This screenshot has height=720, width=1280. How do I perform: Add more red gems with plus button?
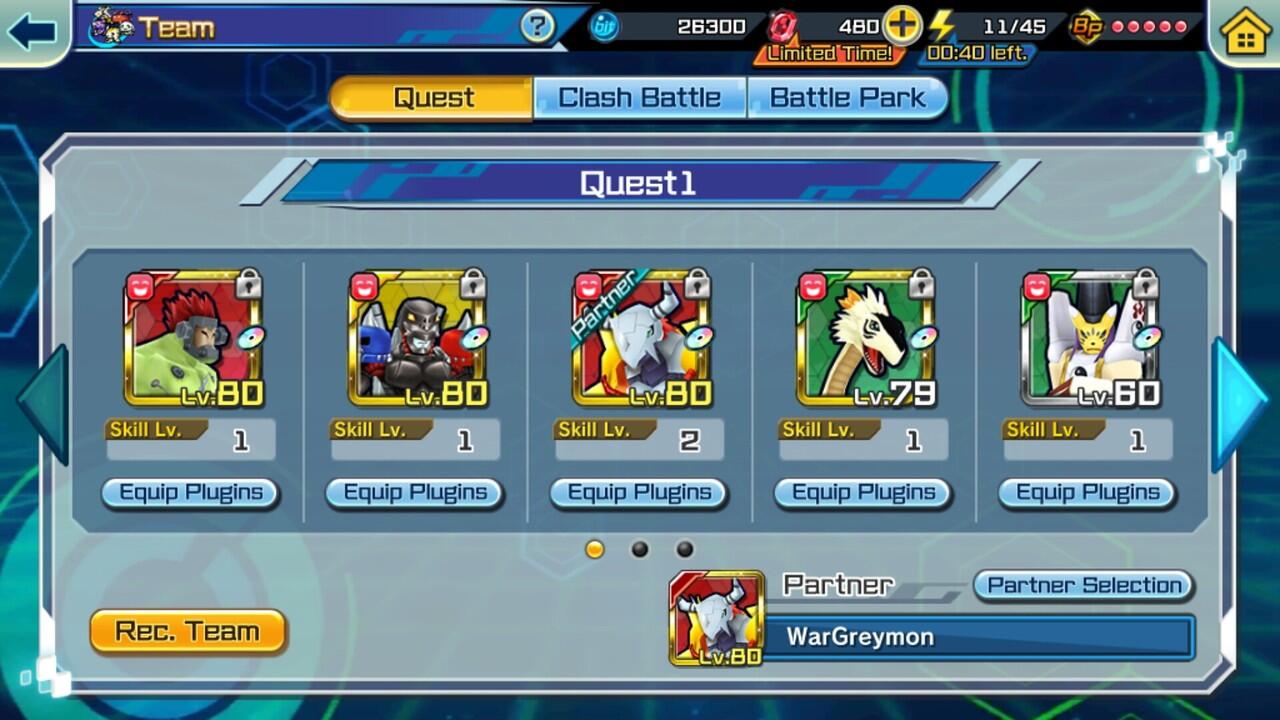[x=902, y=26]
